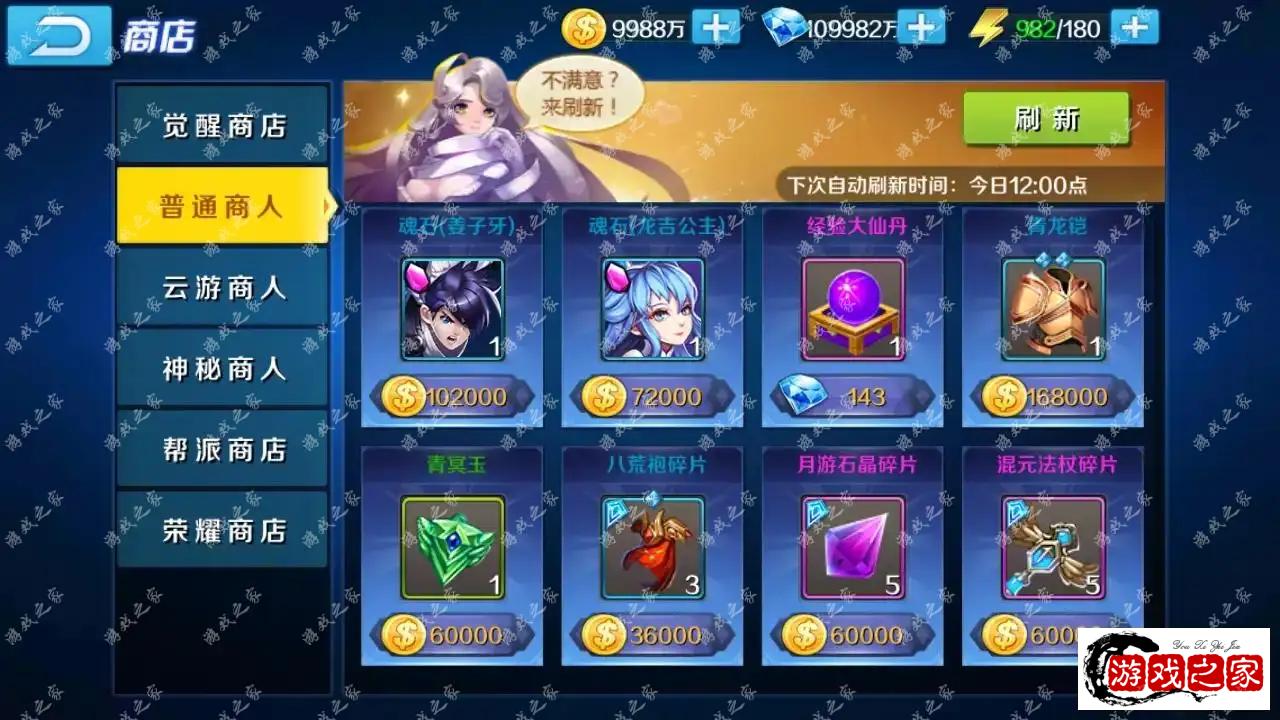This screenshot has height=720, width=1280.
Task: Select the 混元法杖碎片 staff item
Action: click(x=1053, y=547)
